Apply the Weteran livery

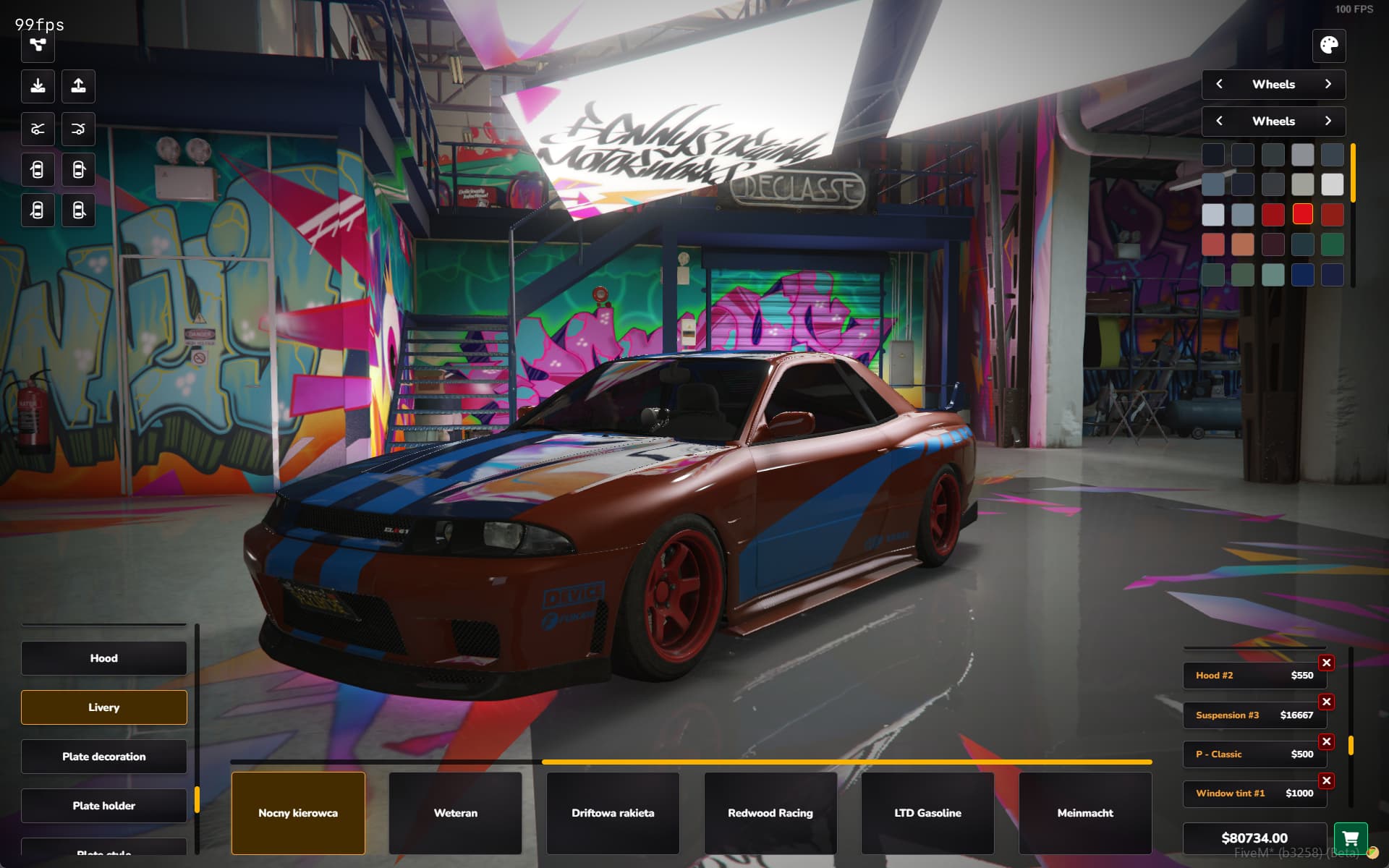pyautogui.click(x=455, y=813)
